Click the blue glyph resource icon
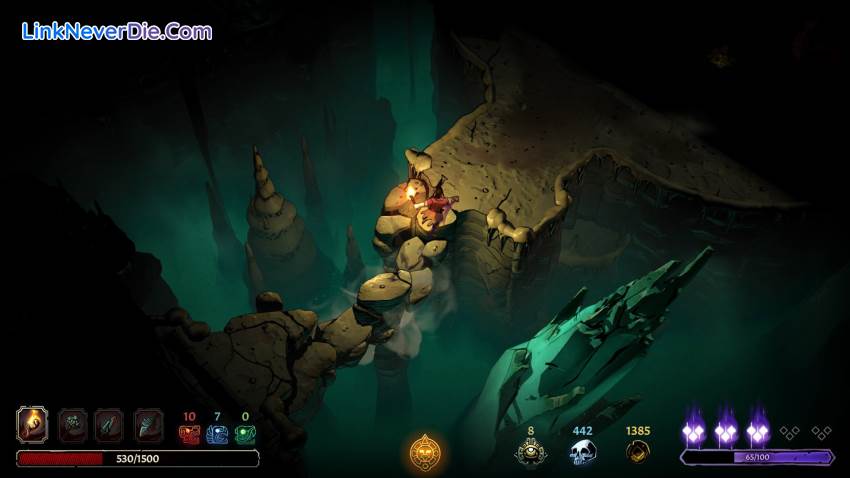 217,434
